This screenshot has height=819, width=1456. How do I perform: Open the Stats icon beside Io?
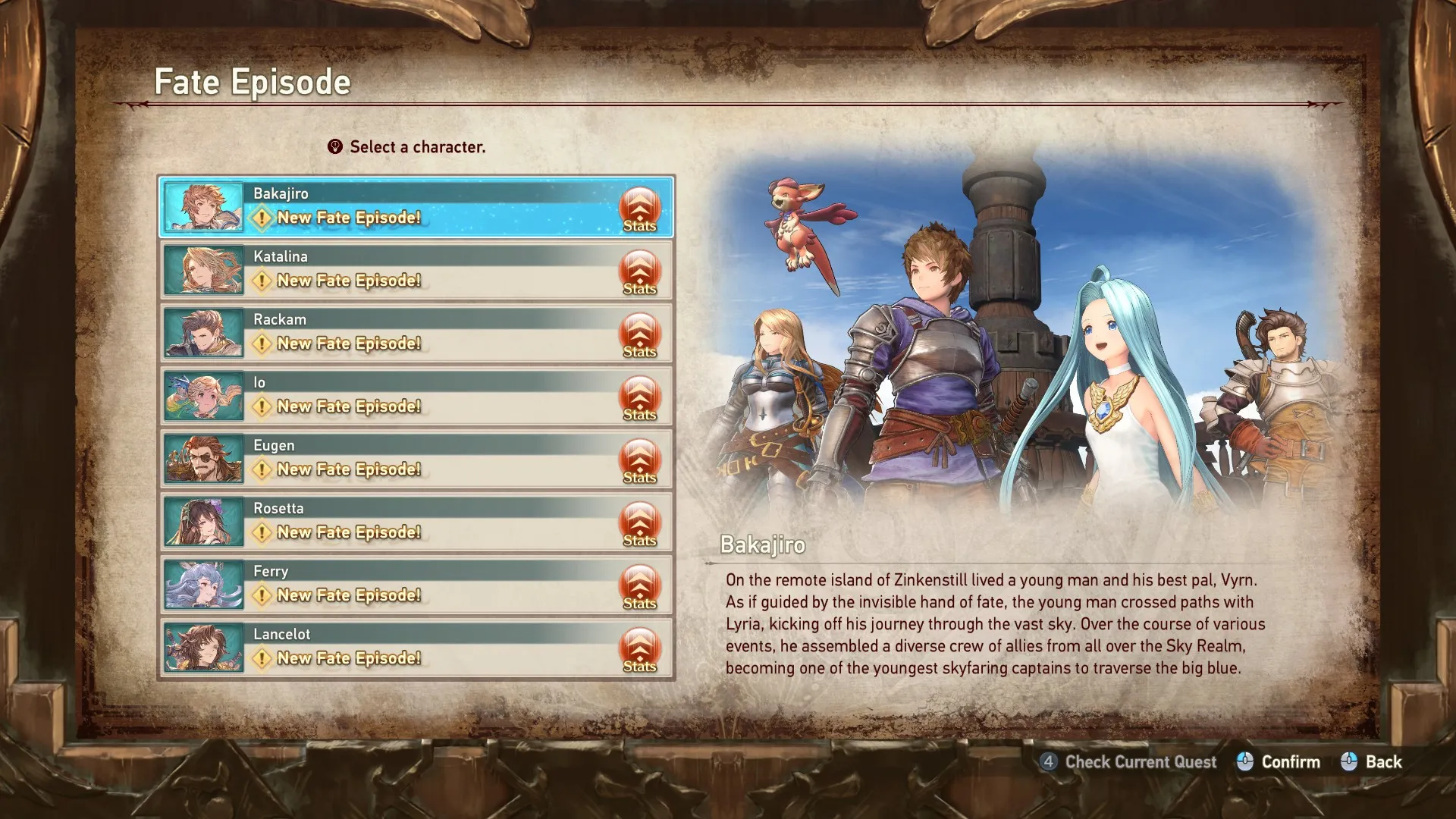click(639, 397)
